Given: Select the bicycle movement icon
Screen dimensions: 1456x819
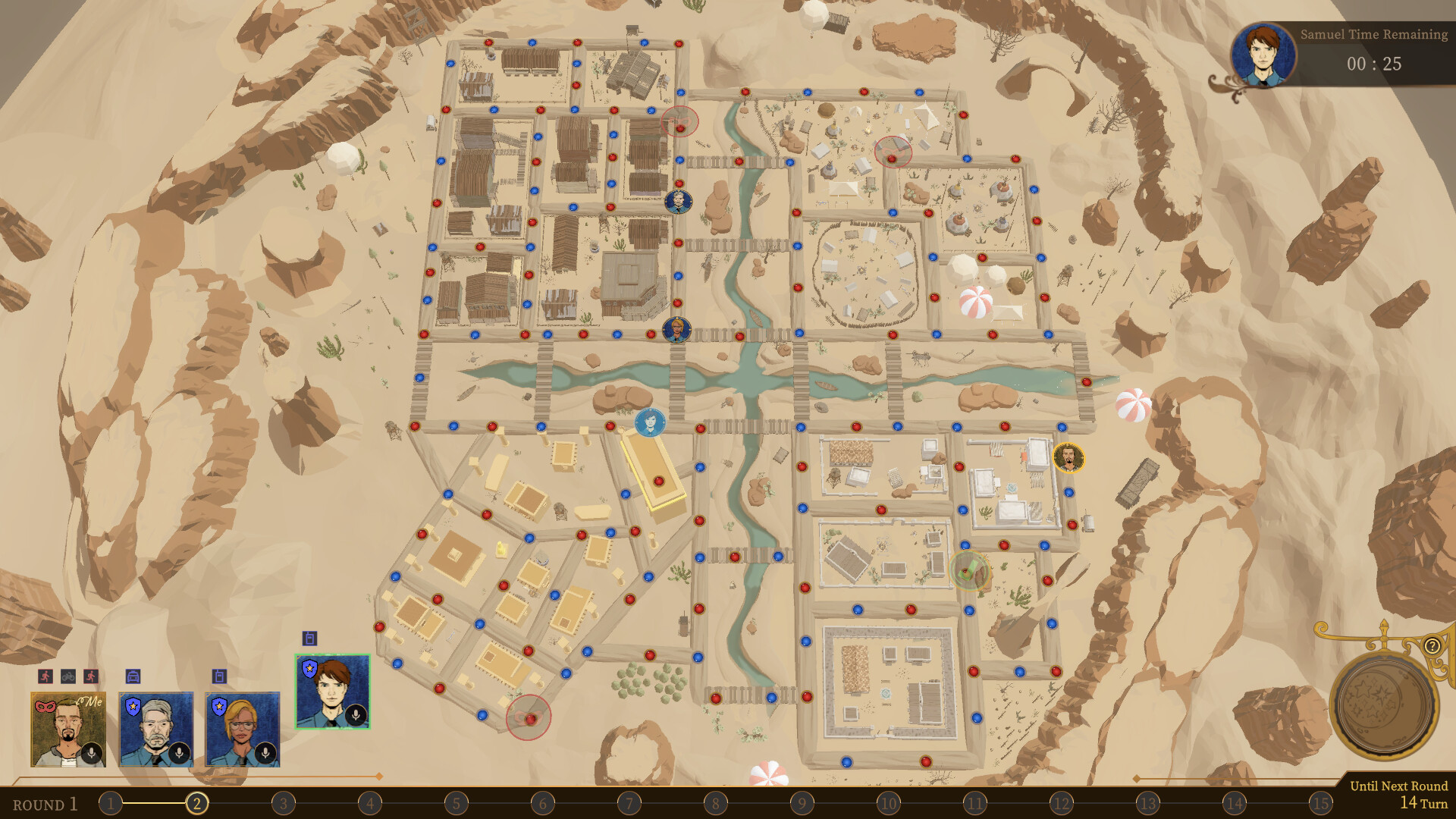Looking at the screenshot, I should click(67, 676).
